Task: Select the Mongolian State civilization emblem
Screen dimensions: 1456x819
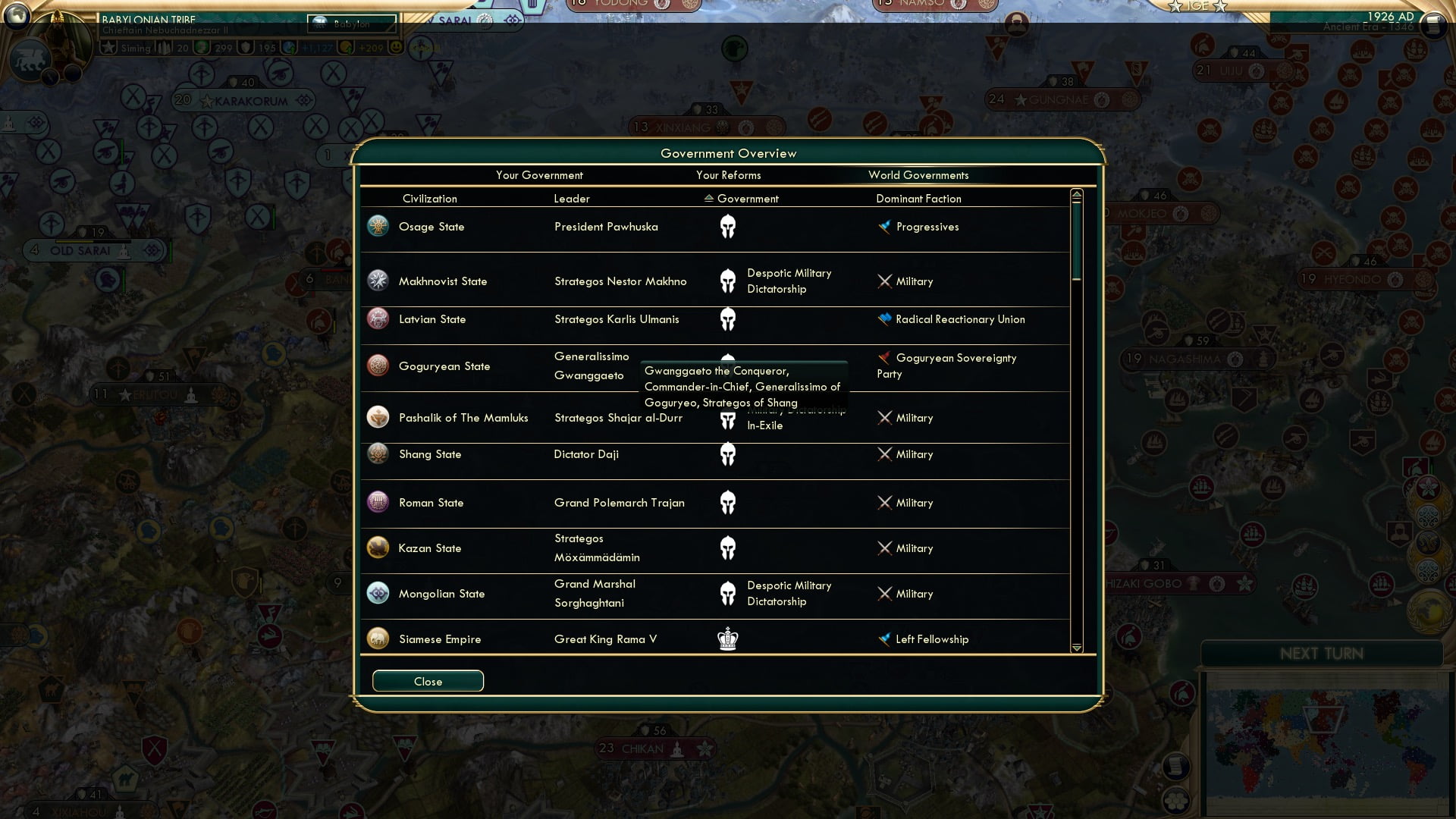Action: tap(378, 594)
